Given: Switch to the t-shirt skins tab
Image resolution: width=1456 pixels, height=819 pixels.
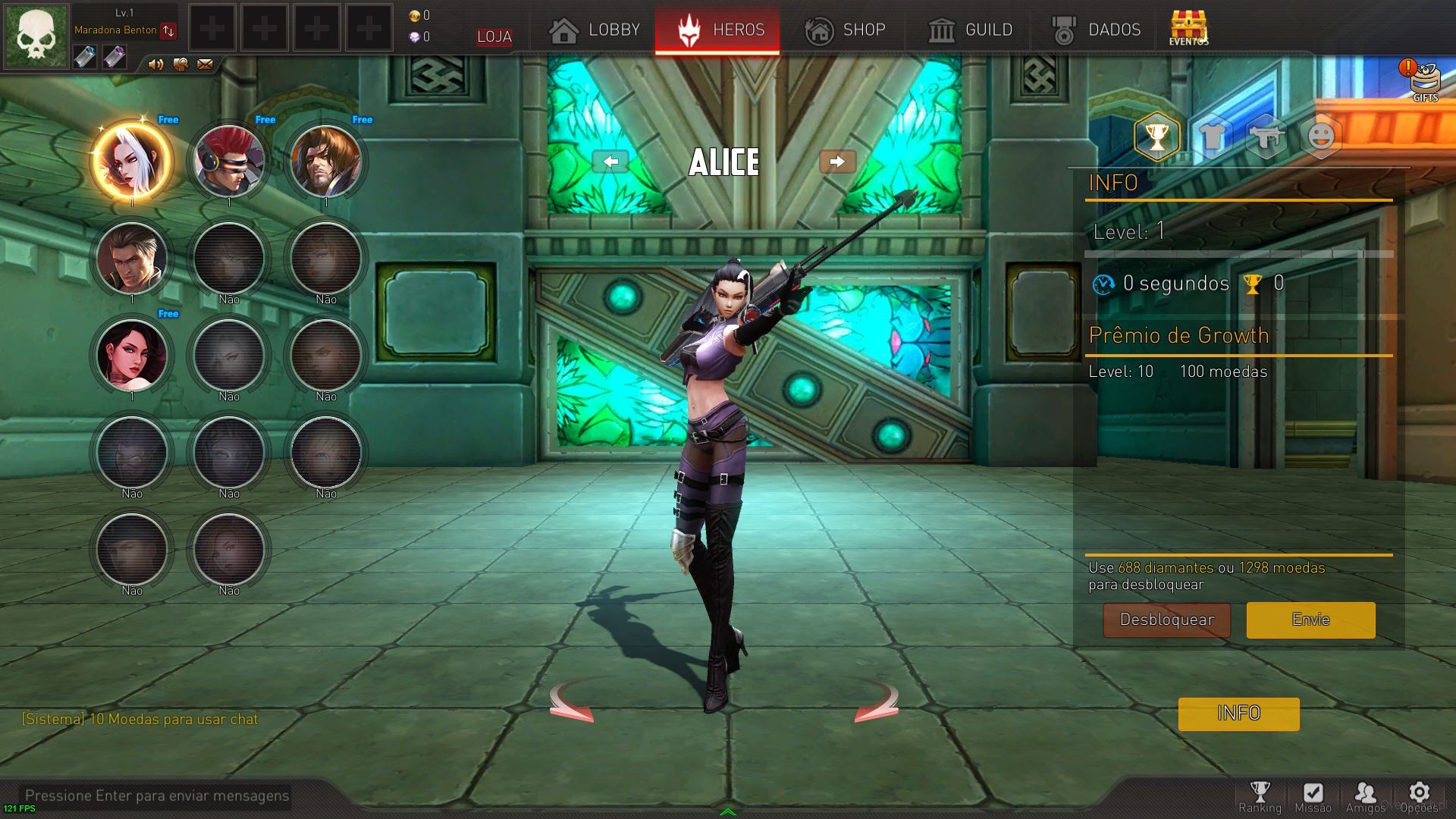Looking at the screenshot, I should pos(1211,137).
